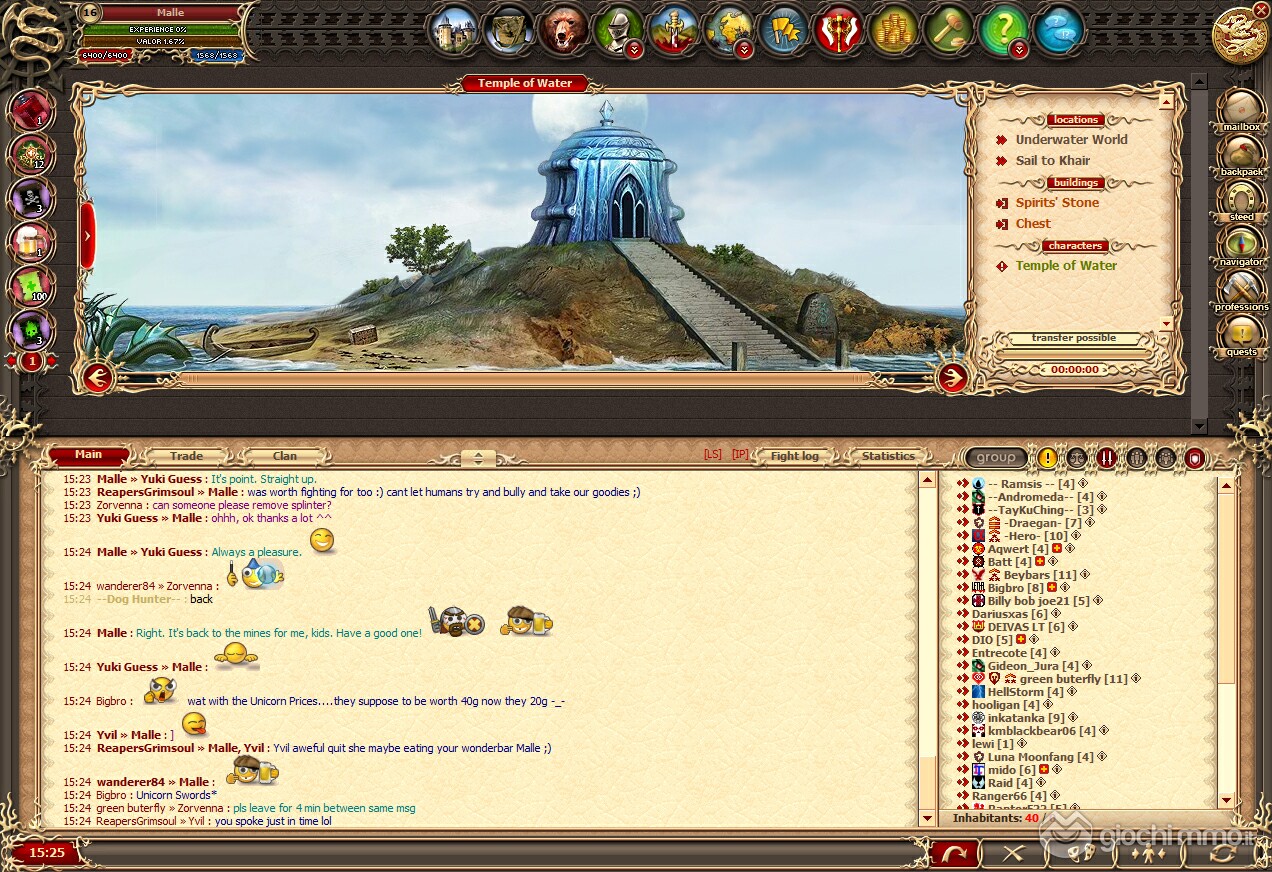The width and height of the screenshot is (1272, 872).
Task: Select Sail to Khair destination
Action: (x=1052, y=161)
